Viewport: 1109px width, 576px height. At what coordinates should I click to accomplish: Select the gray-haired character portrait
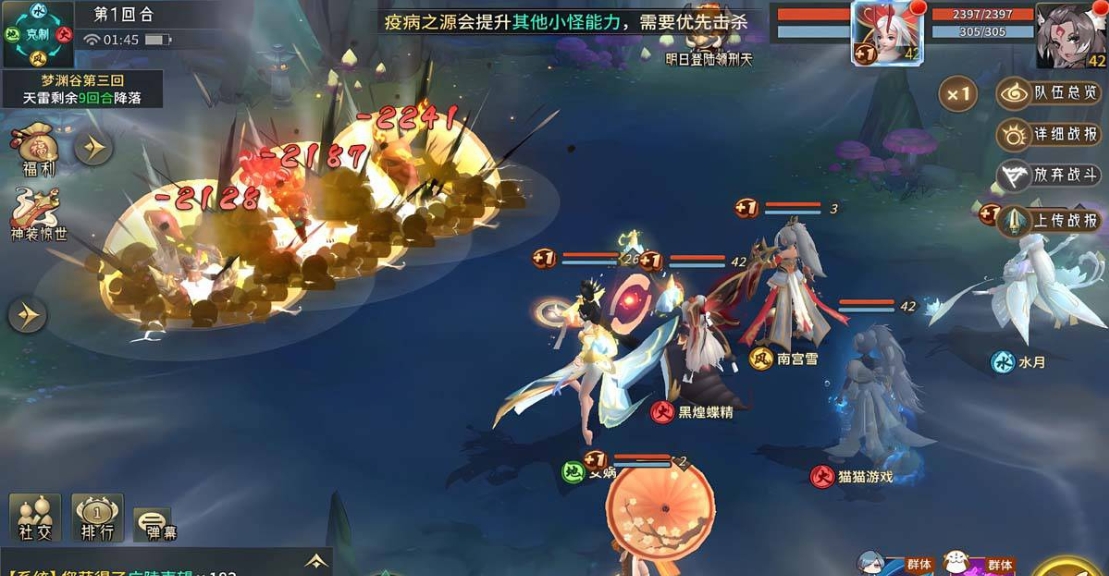1072,35
